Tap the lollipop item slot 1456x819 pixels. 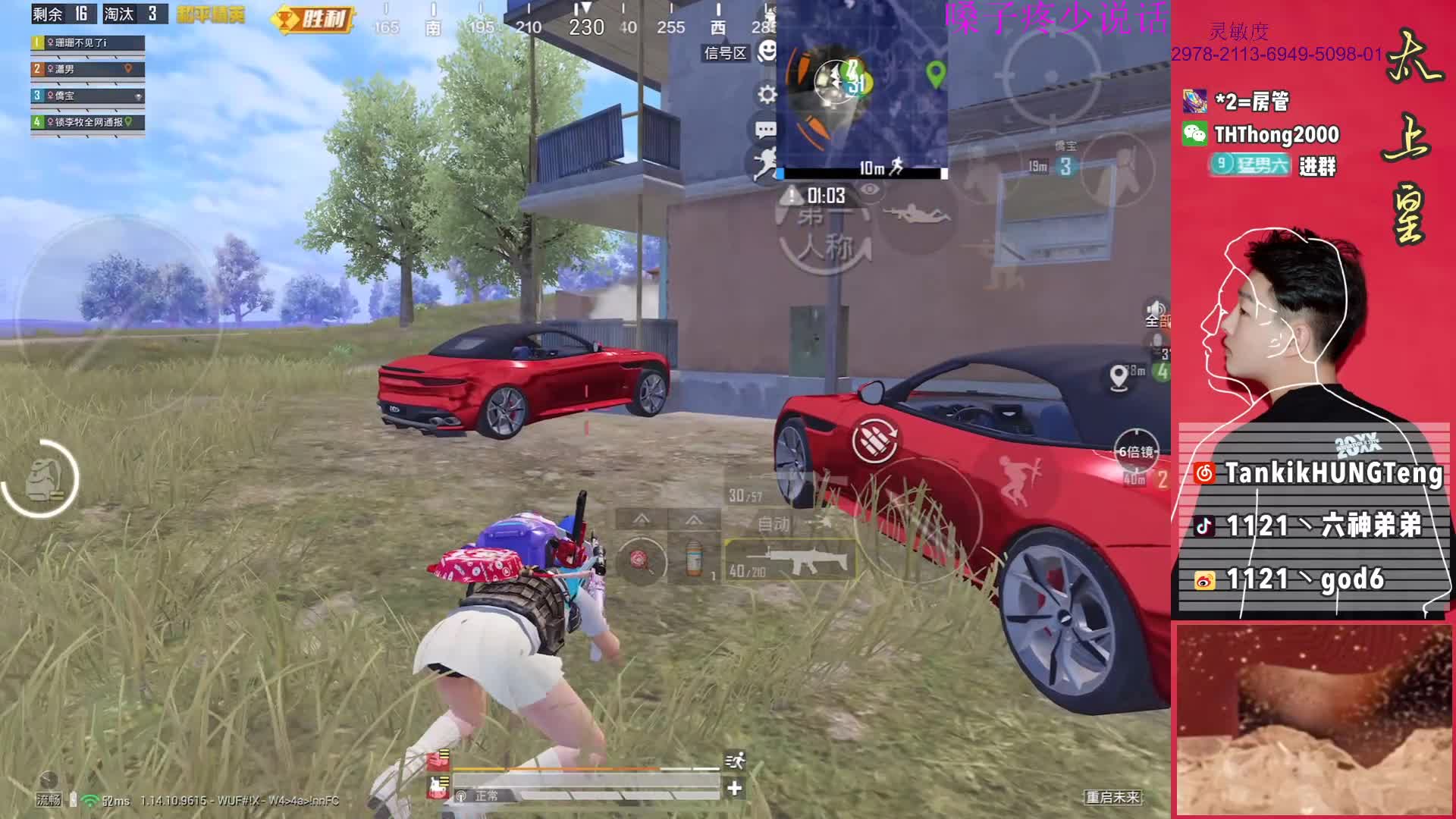click(x=641, y=560)
